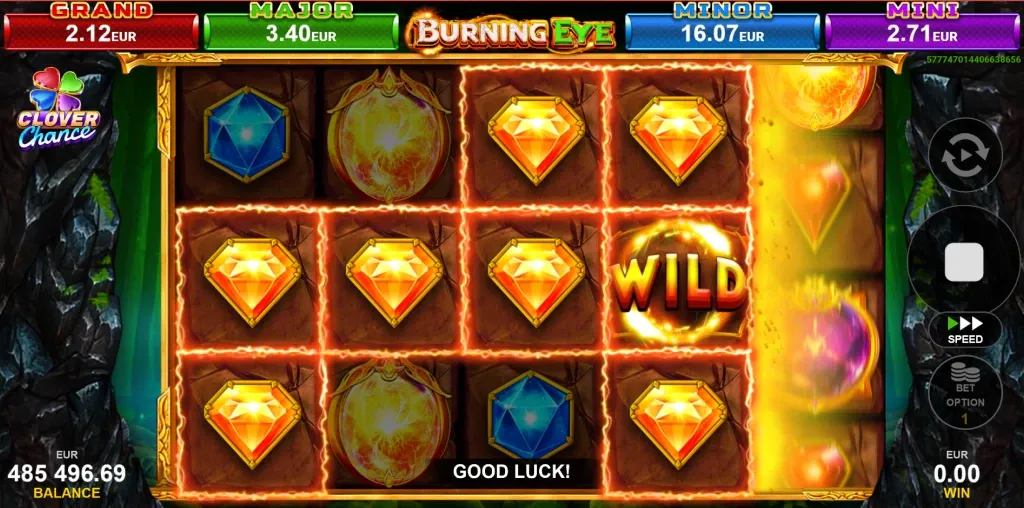Image resolution: width=1024 pixels, height=508 pixels.
Task: Open the Bet Option selector
Action: click(965, 393)
